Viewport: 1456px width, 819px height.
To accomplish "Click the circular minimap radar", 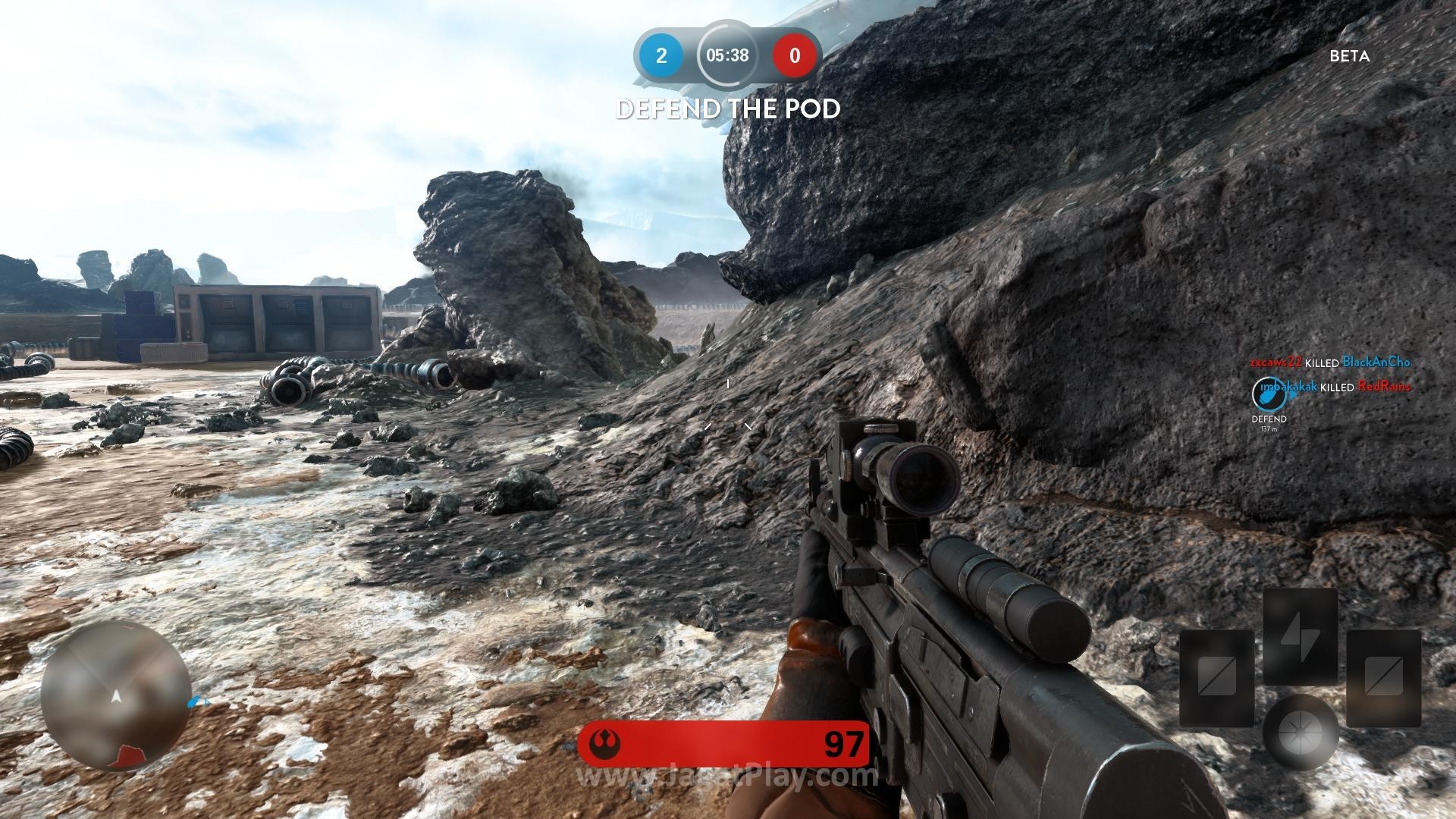I will click(x=115, y=695).
